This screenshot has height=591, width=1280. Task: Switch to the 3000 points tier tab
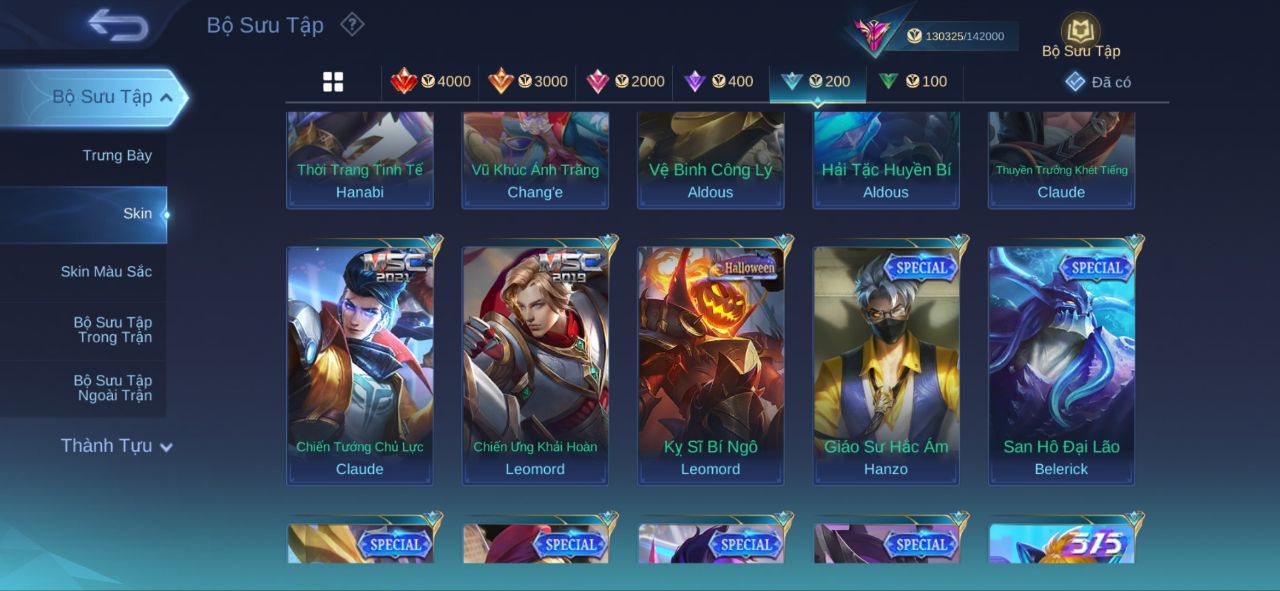pyautogui.click(x=528, y=82)
